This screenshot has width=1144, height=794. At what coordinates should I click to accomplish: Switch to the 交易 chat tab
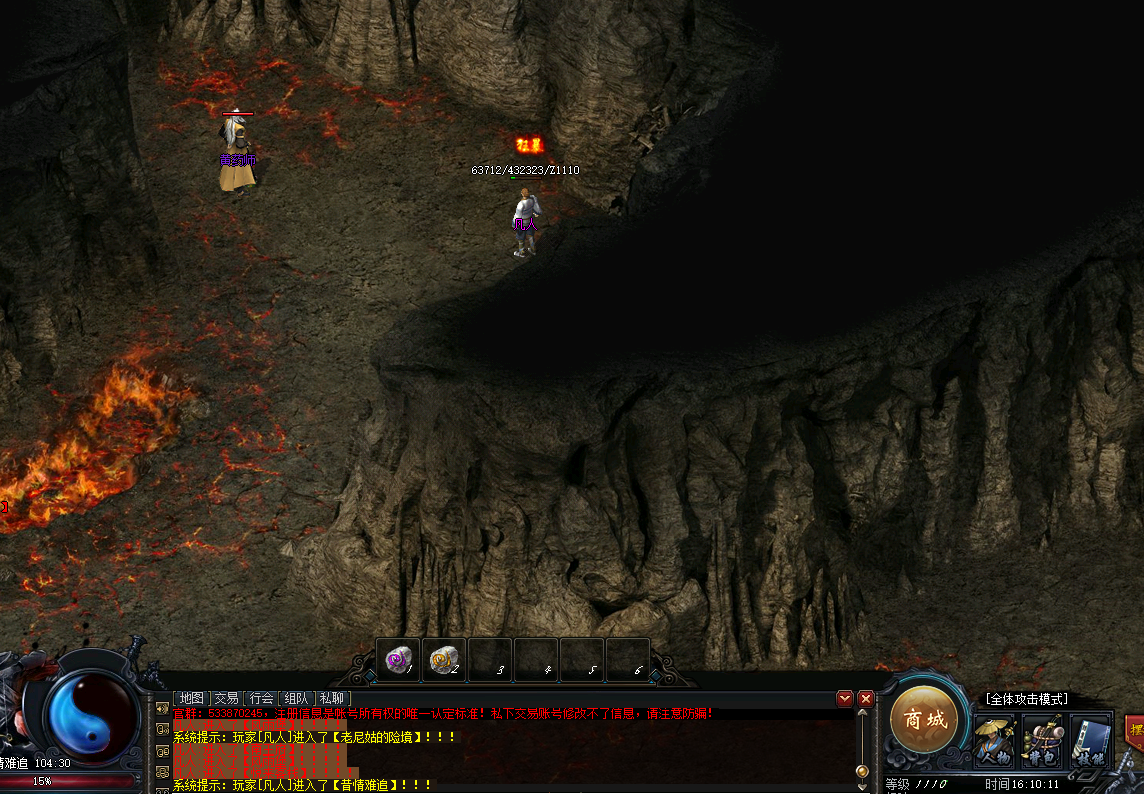pyautogui.click(x=226, y=698)
